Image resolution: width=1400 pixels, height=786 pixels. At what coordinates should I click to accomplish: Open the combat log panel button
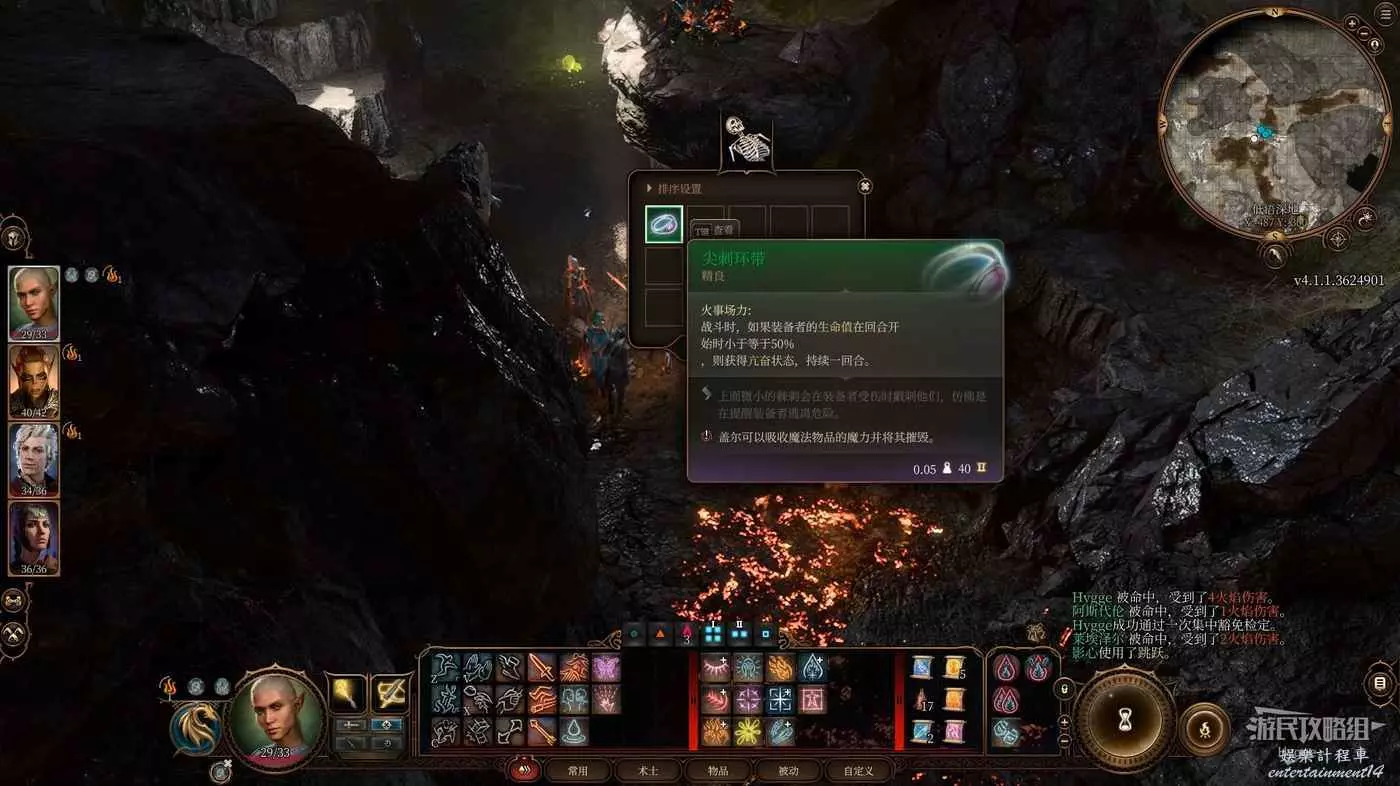[x=1380, y=684]
